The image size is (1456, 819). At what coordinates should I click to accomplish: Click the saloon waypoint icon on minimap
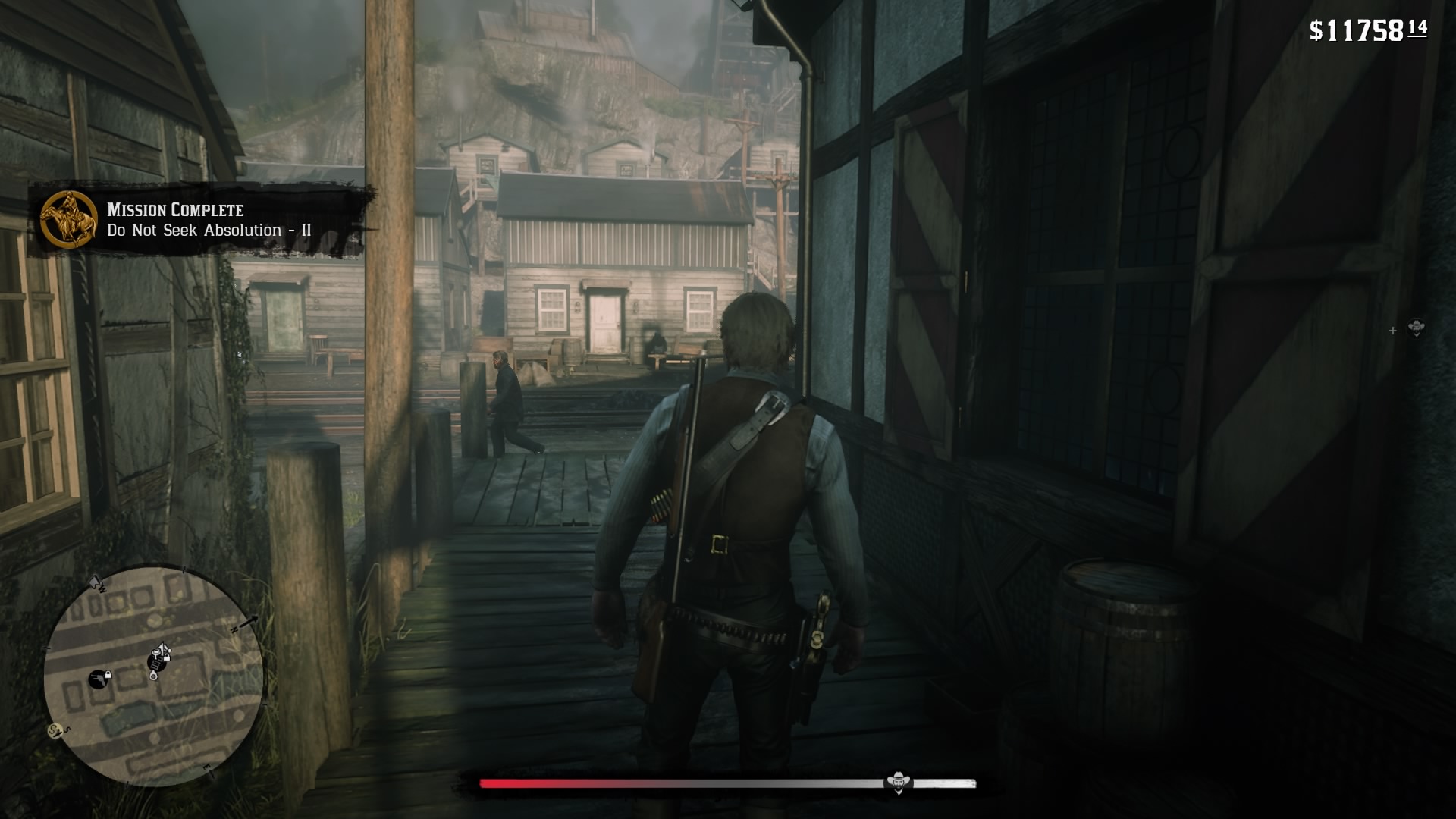156,662
